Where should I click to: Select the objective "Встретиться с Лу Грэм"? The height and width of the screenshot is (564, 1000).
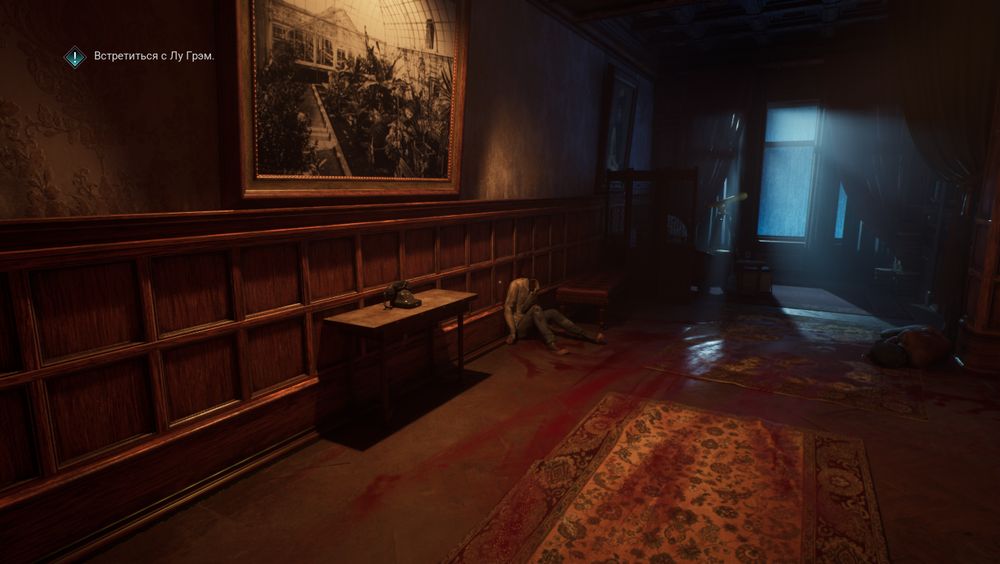pyautogui.click(x=154, y=57)
